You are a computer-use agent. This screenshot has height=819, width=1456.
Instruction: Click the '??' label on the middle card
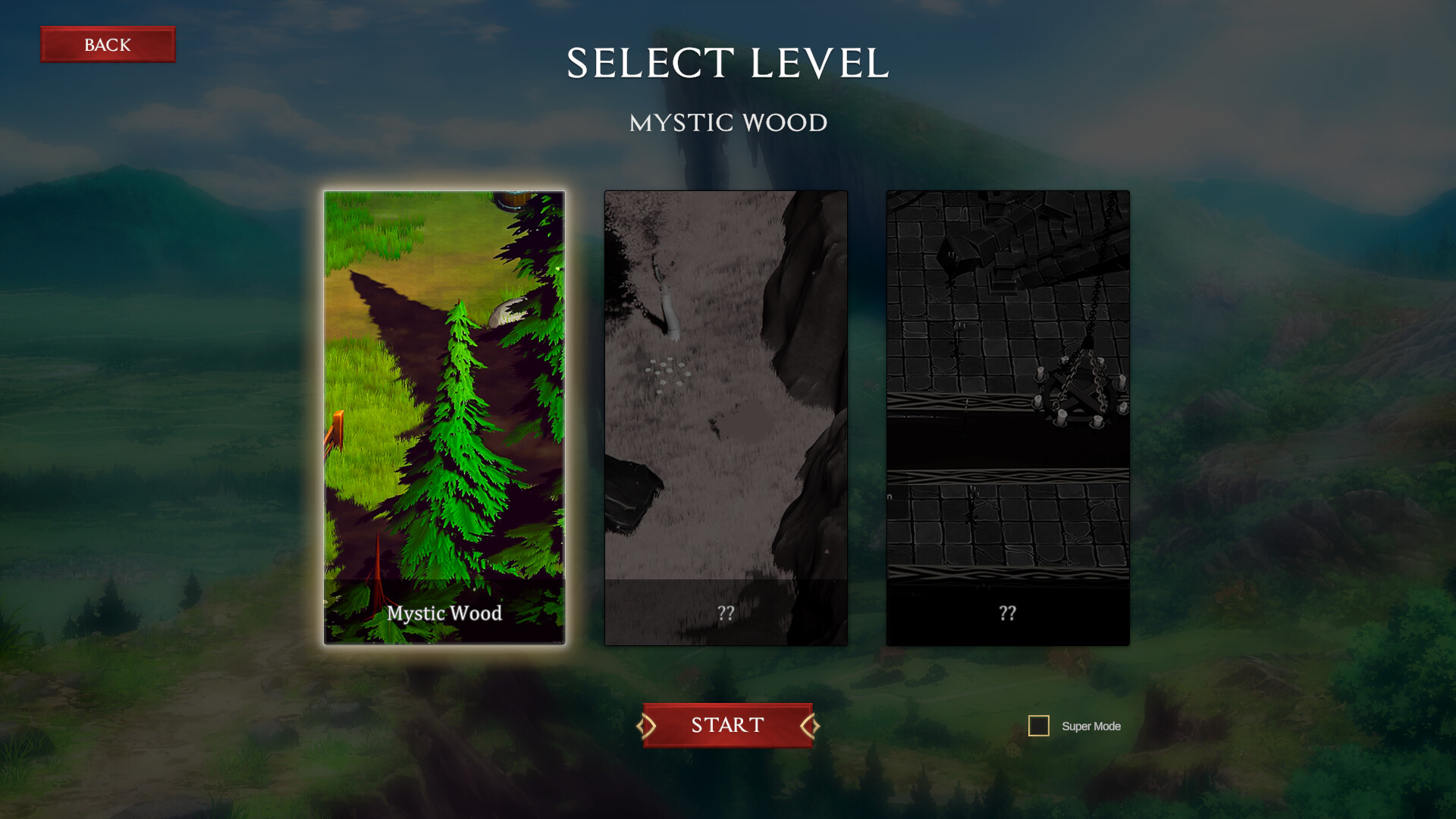pyautogui.click(x=726, y=613)
